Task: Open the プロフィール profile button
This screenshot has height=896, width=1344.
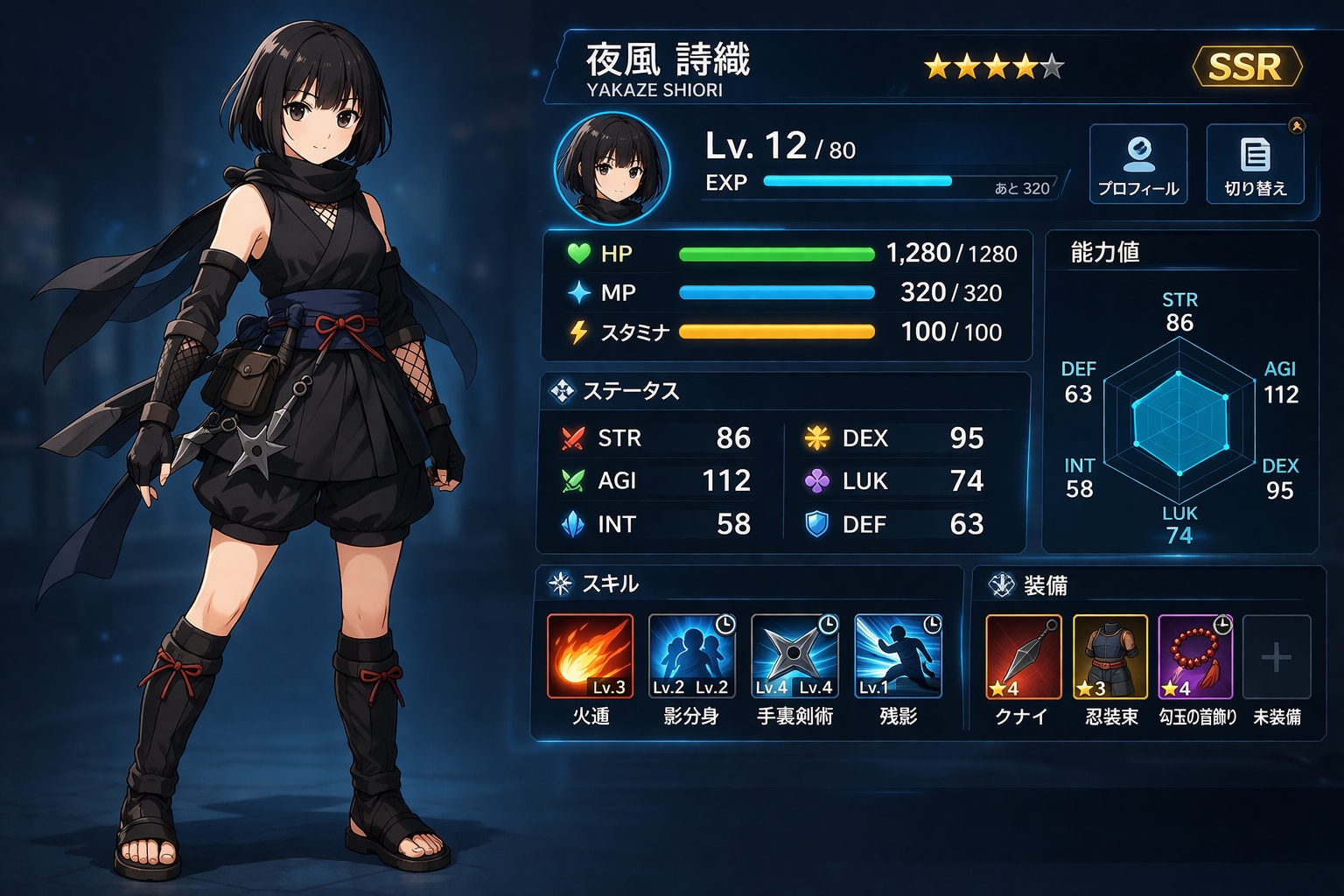Action: (x=1137, y=164)
